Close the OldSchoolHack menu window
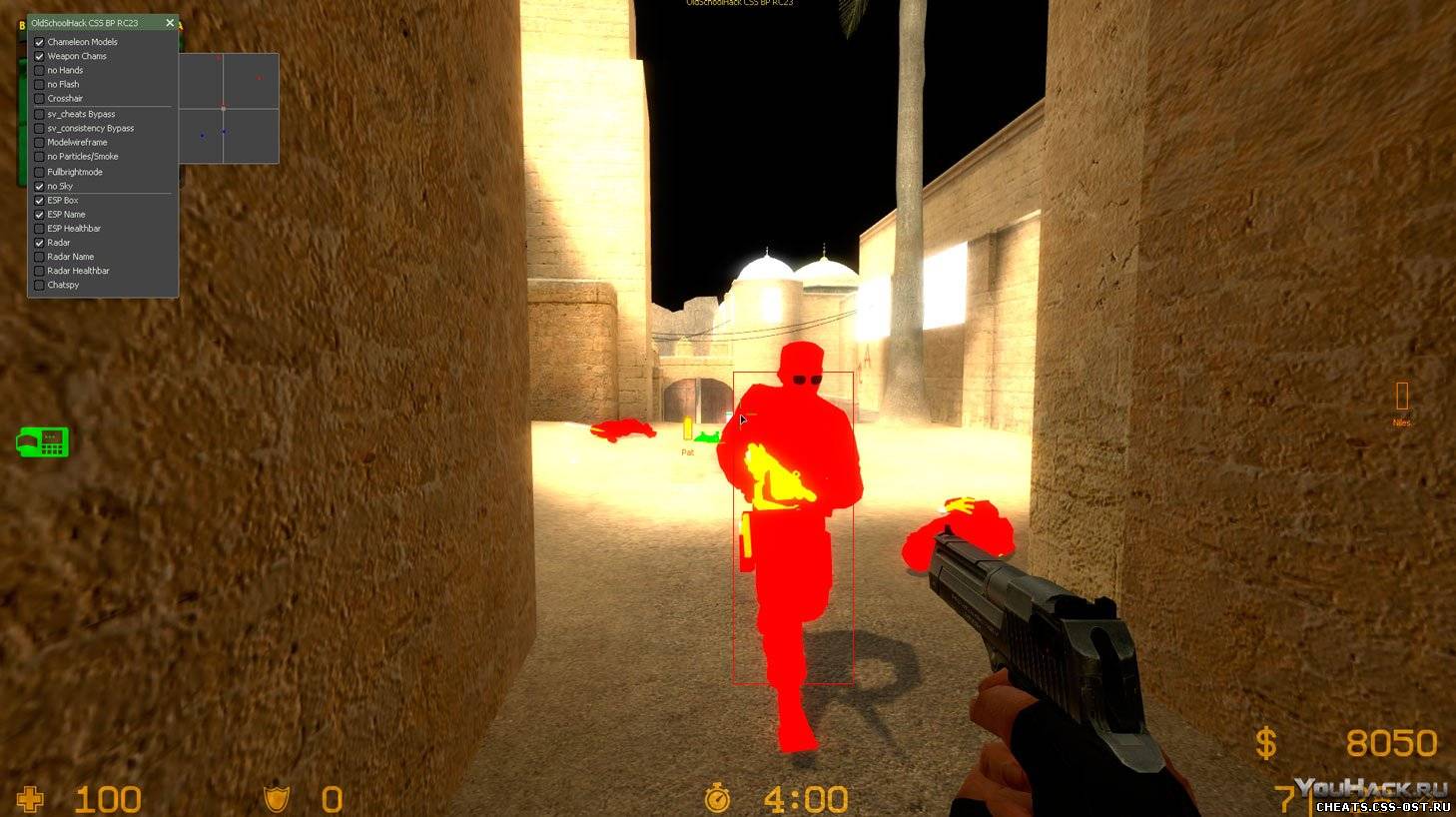The width and height of the screenshot is (1456, 817). (170, 23)
